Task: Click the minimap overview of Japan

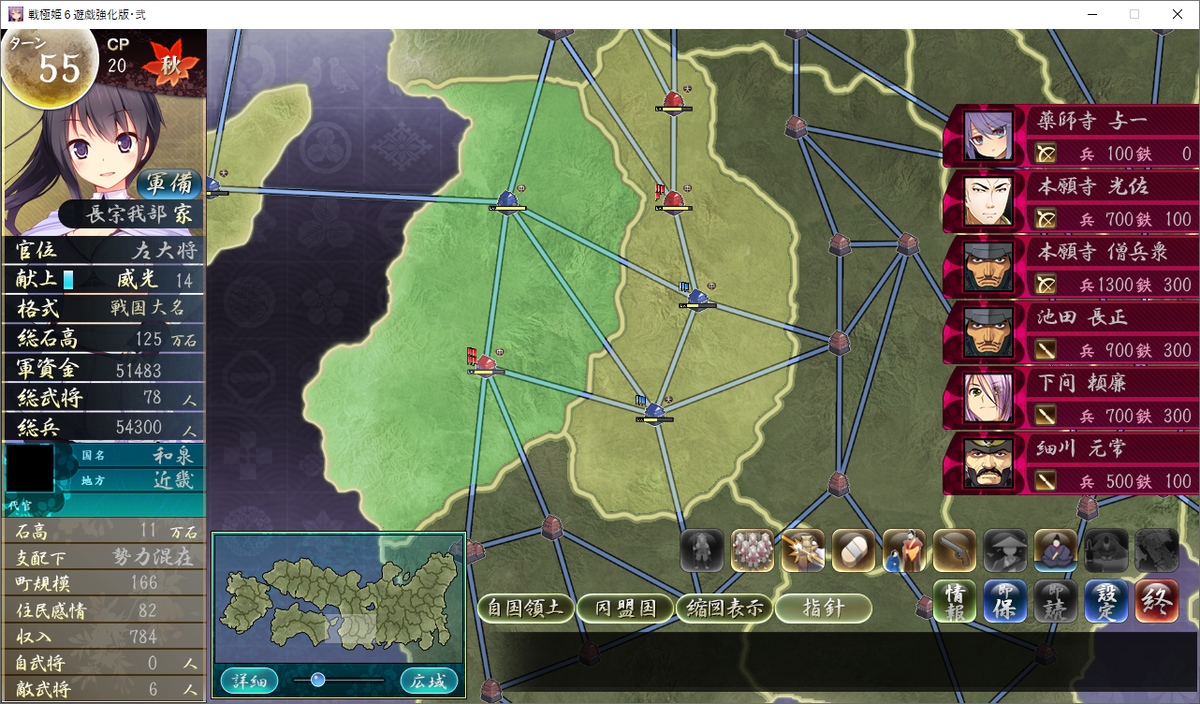Action: pos(338,600)
